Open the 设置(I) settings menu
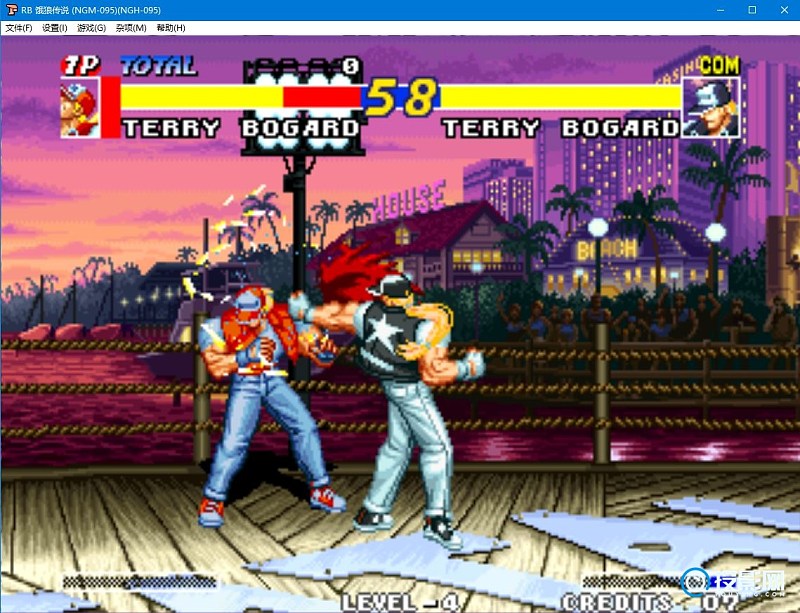 pyautogui.click(x=55, y=28)
